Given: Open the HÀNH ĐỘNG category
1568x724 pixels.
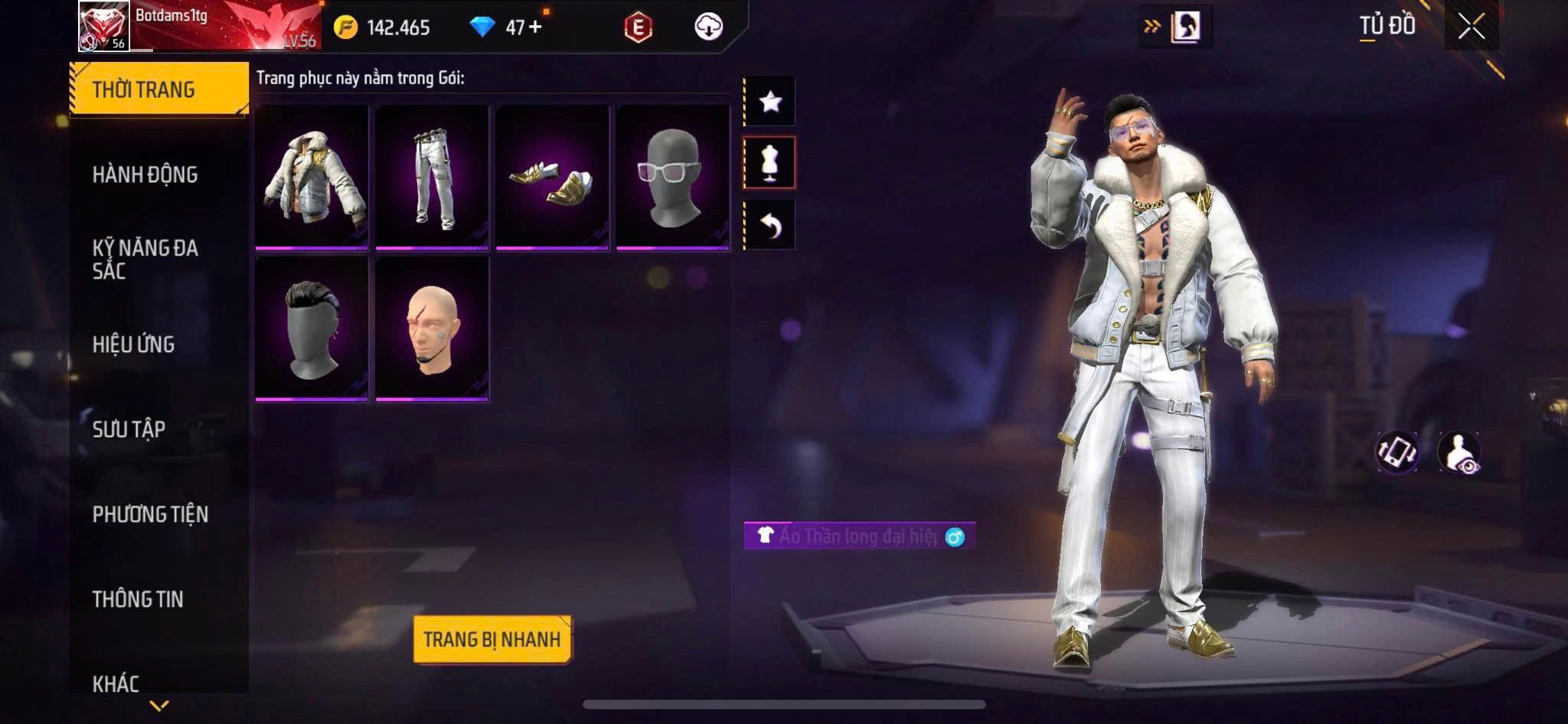Looking at the screenshot, I should point(145,175).
